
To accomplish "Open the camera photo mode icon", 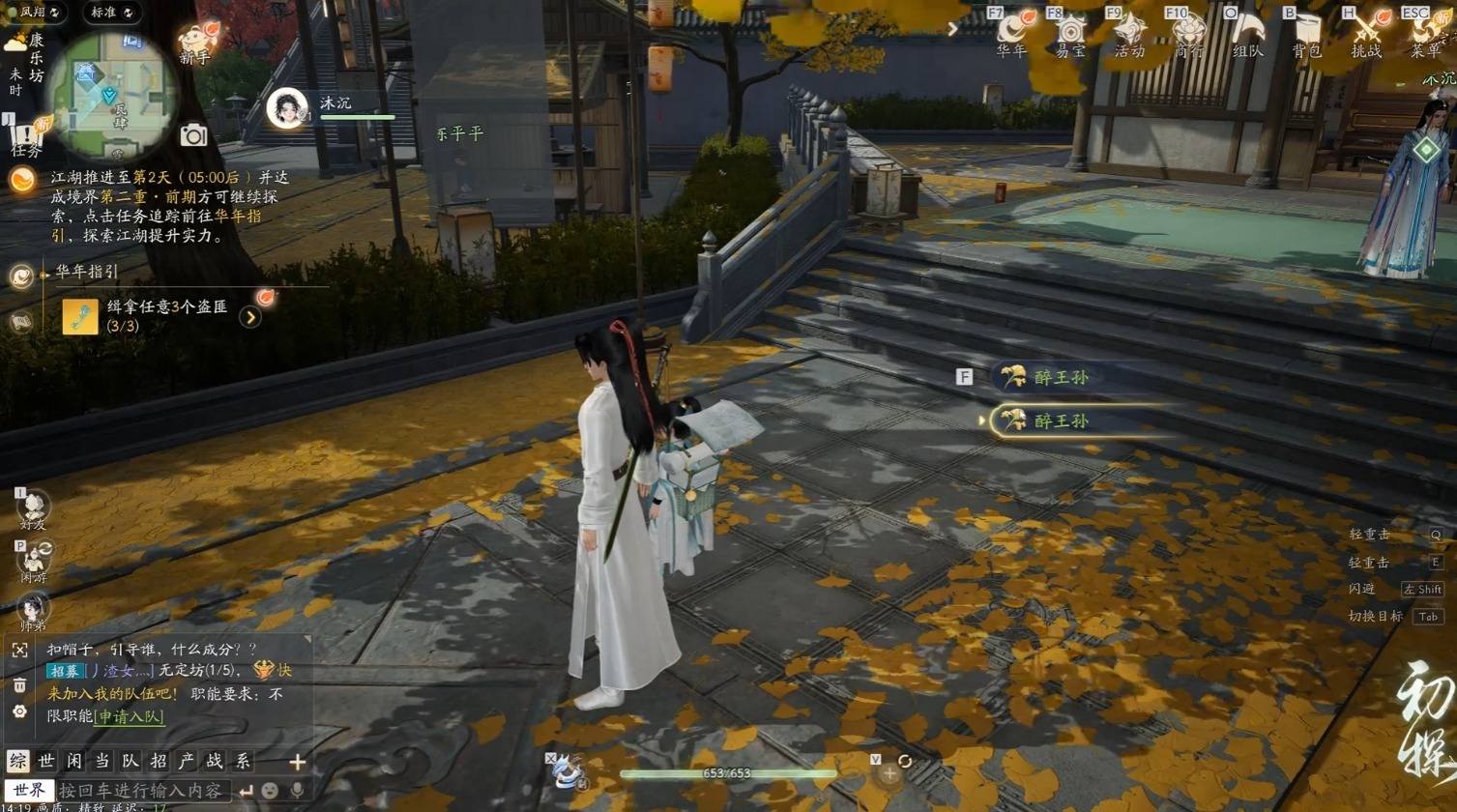I will (x=193, y=135).
